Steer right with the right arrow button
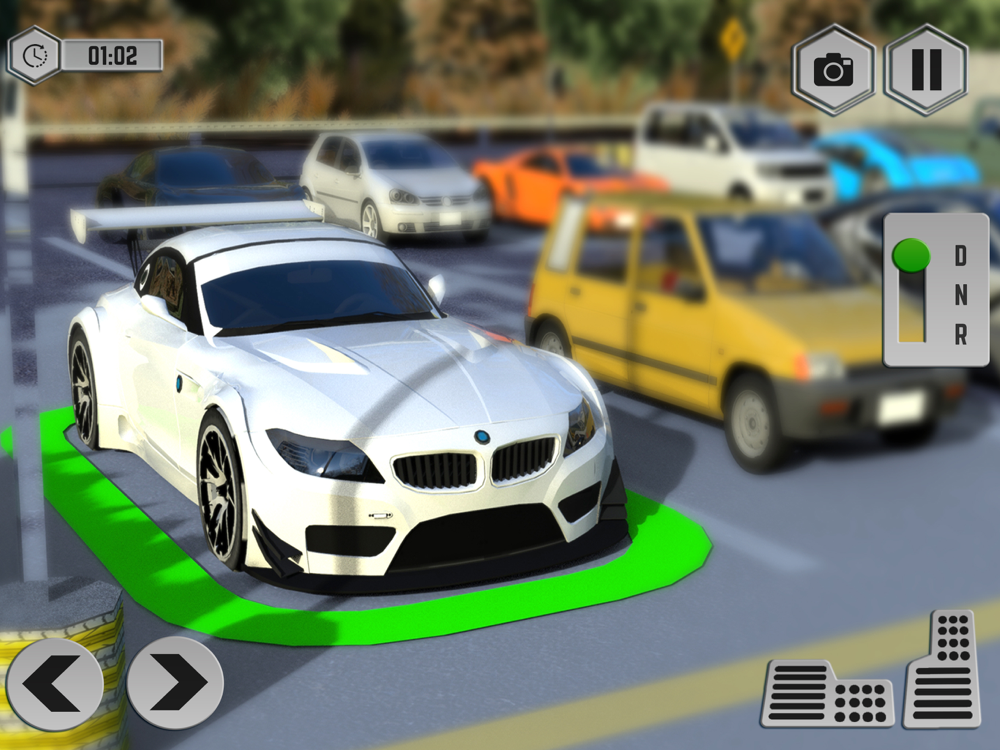 pyautogui.click(x=175, y=684)
